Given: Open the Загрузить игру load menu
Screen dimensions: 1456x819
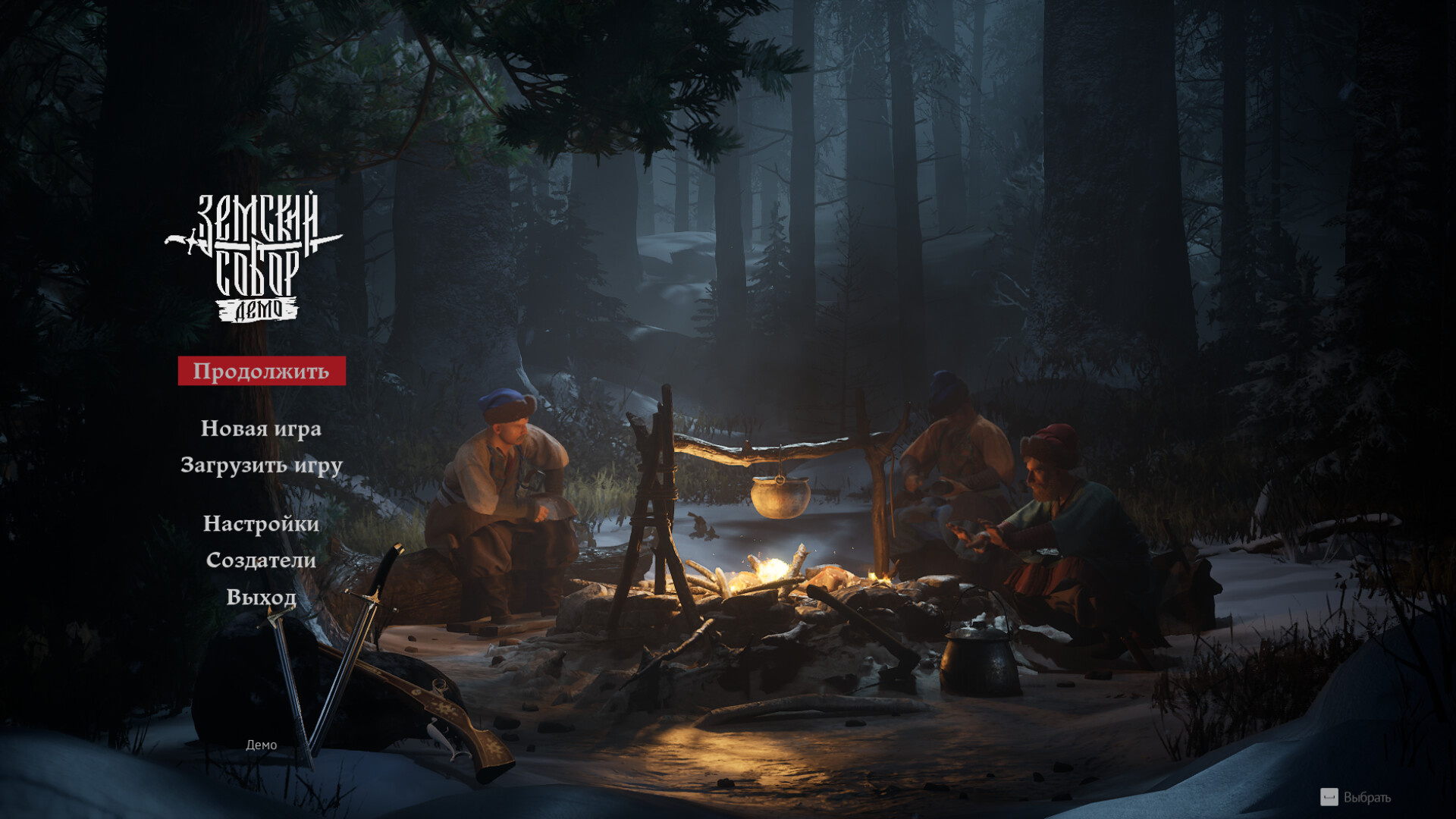Looking at the screenshot, I should point(261,465).
